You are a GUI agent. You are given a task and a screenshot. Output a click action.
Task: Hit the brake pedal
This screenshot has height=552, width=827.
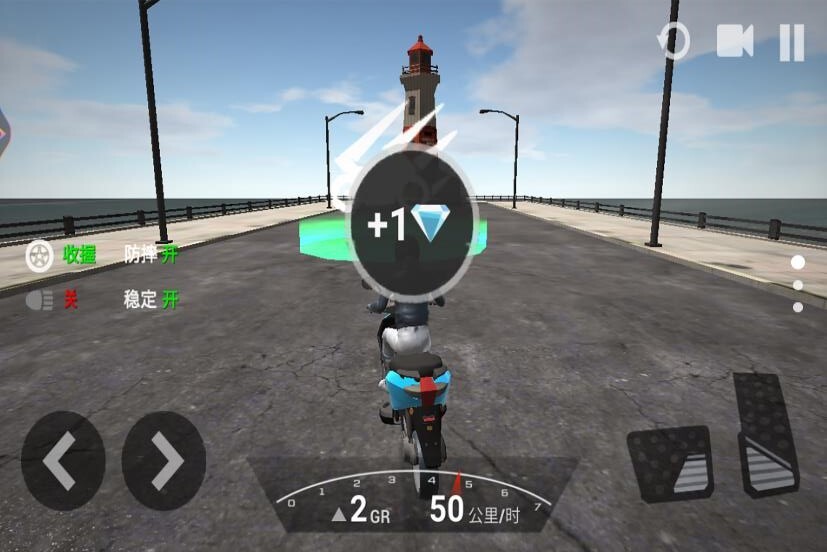[670, 463]
